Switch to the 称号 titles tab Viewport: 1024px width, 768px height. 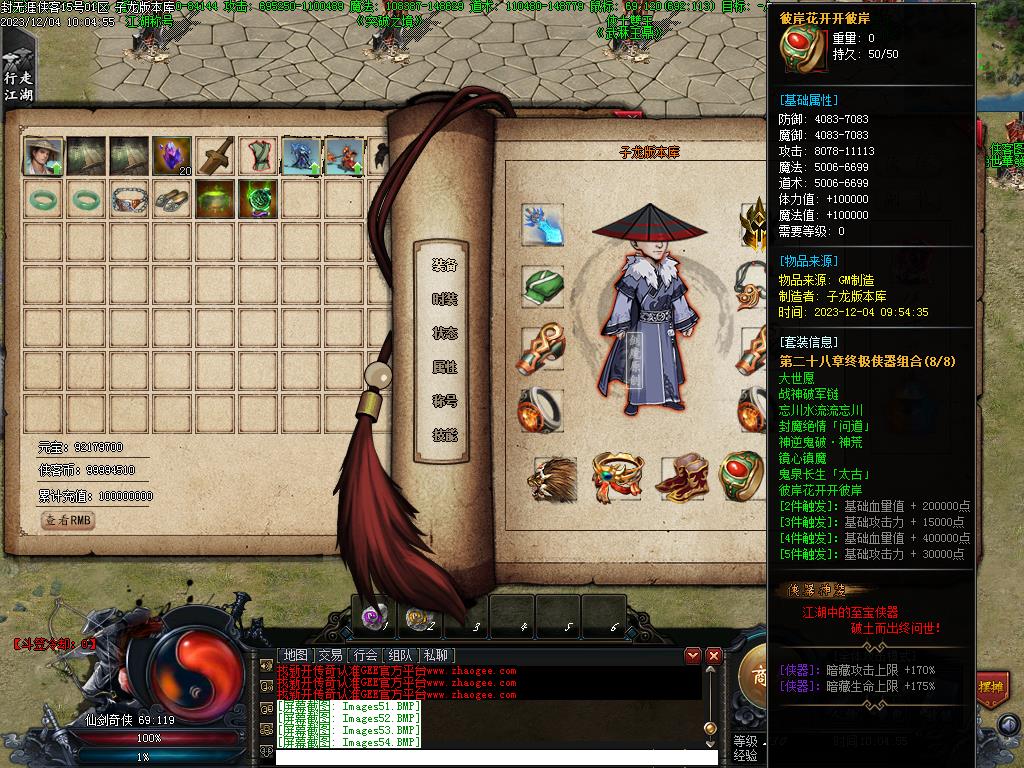pyautogui.click(x=444, y=401)
